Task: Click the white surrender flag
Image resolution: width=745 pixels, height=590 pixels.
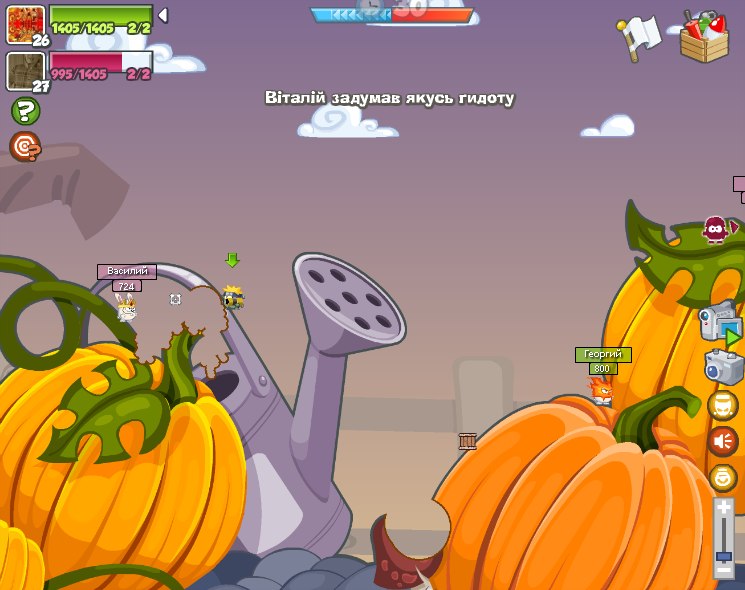Action: (640, 36)
